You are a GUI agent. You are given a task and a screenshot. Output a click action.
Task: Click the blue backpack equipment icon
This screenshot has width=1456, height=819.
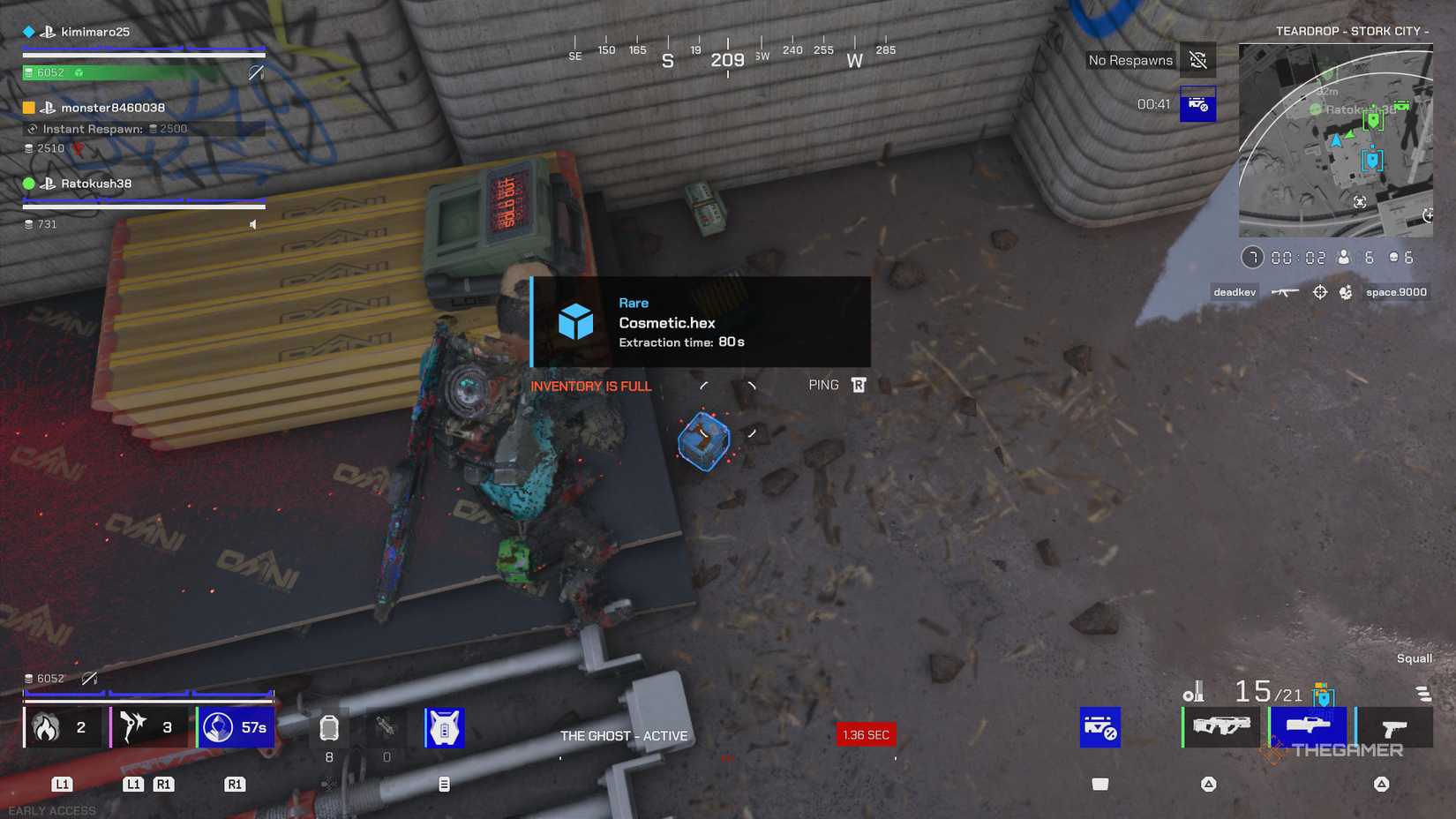(x=445, y=726)
